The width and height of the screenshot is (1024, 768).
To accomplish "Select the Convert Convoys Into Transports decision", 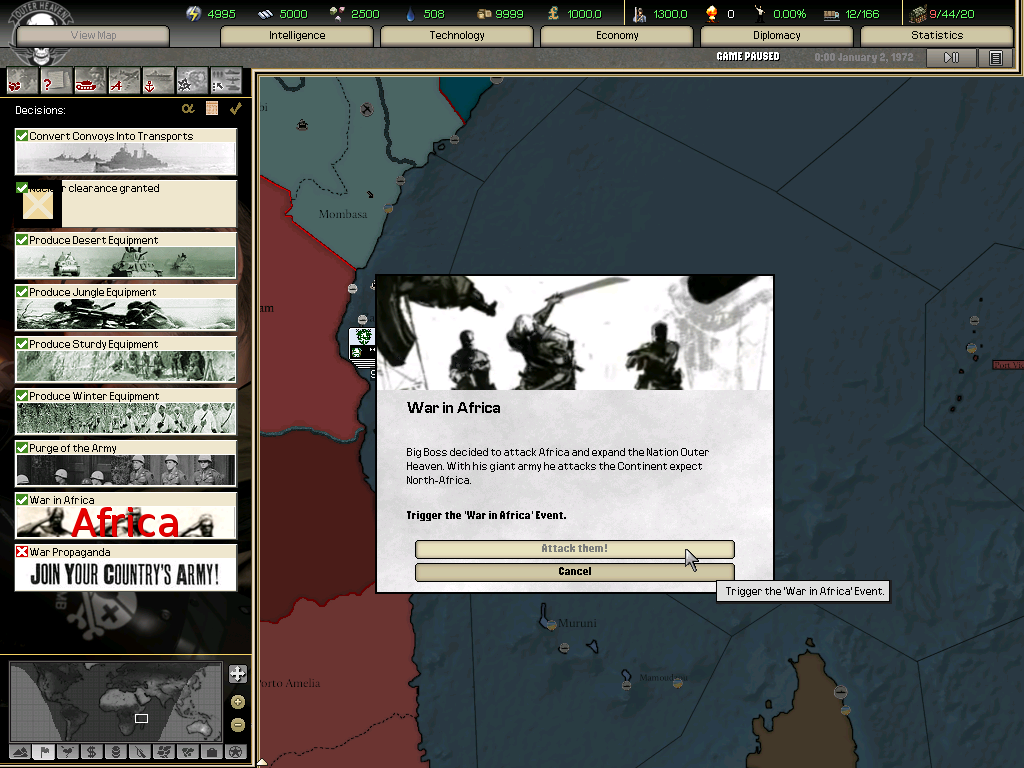I will tap(126, 151).
